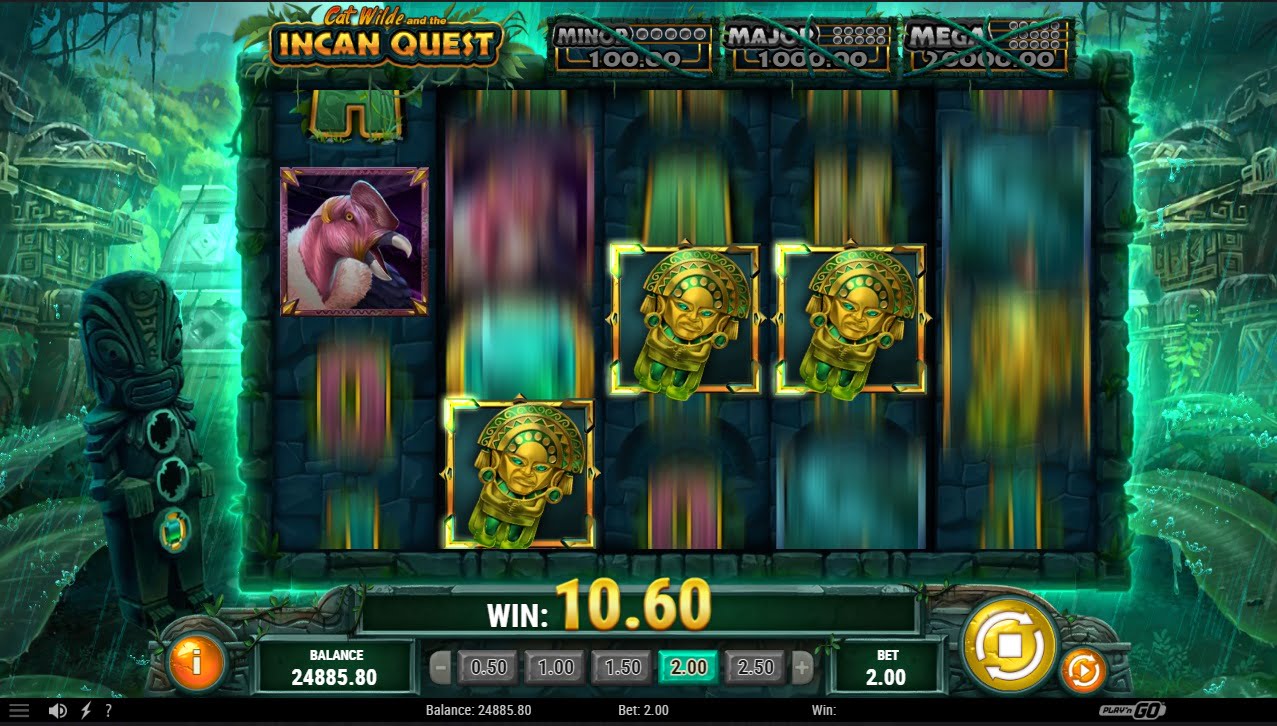Pick the 2.50 bet option
Viewport: 1277px width, 726px height.
[755, 667]
